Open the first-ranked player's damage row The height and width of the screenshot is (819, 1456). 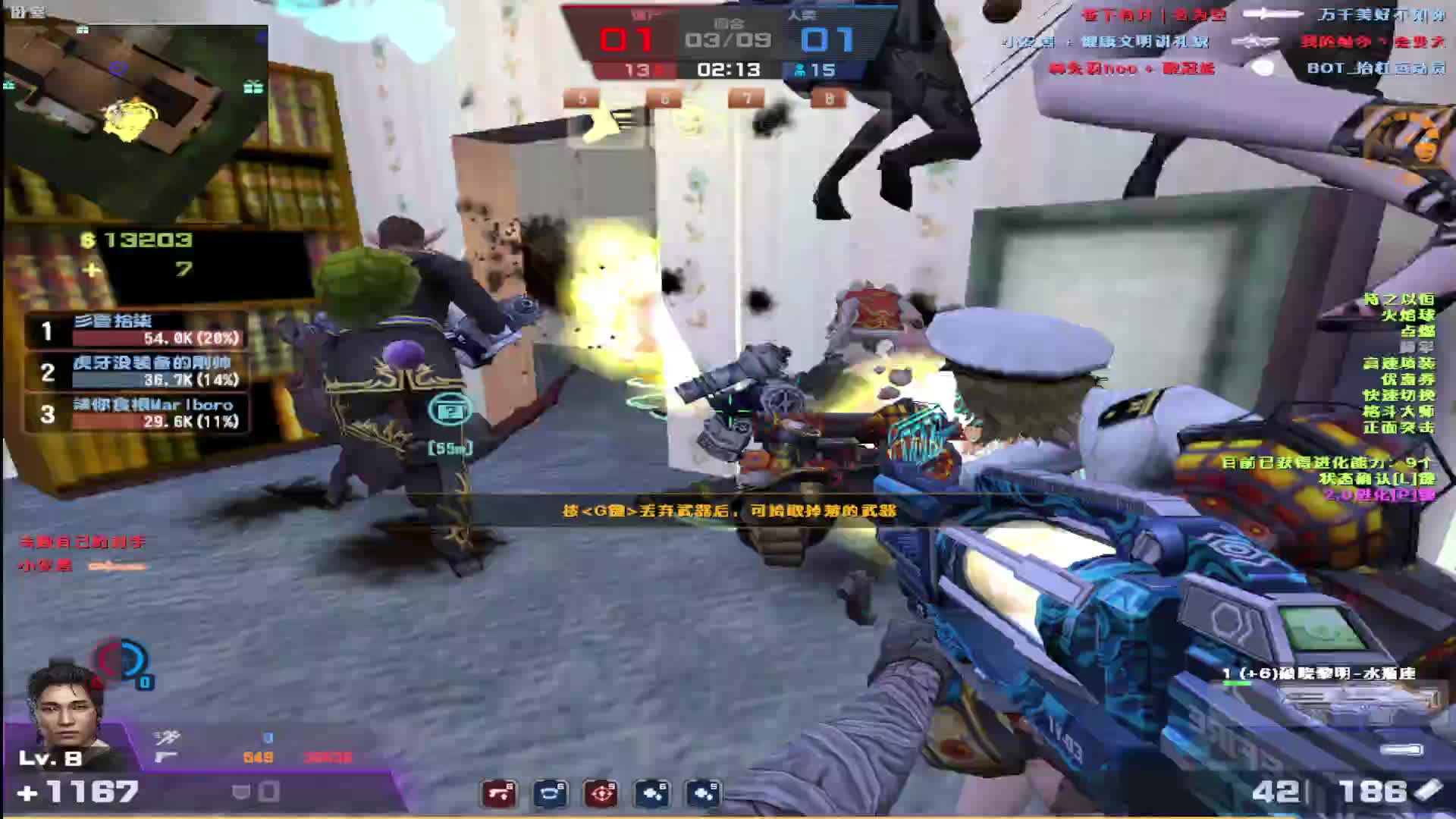[x=138, y=330]
